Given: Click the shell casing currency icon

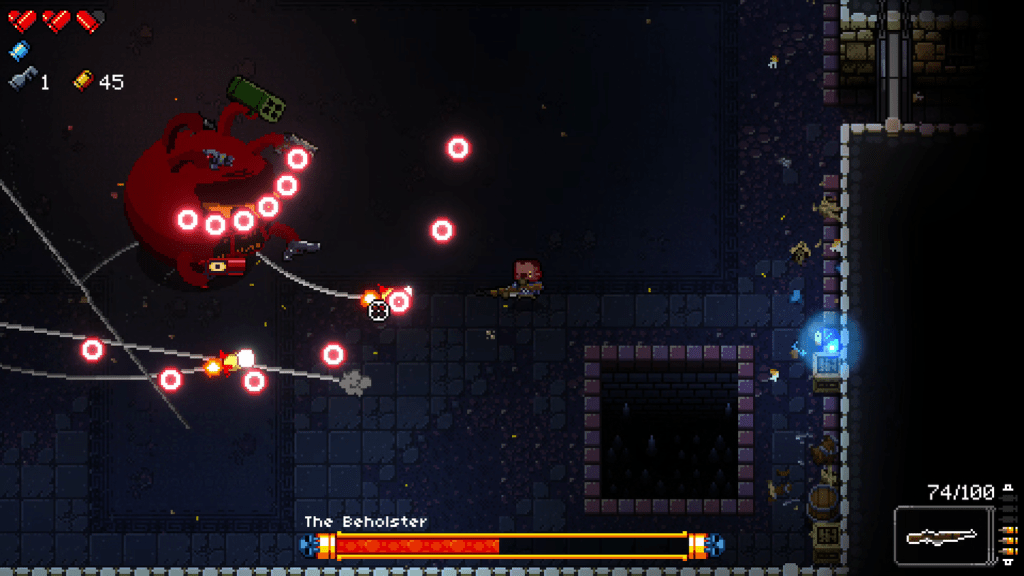Looking at the screenshot, I should [83, 81].
